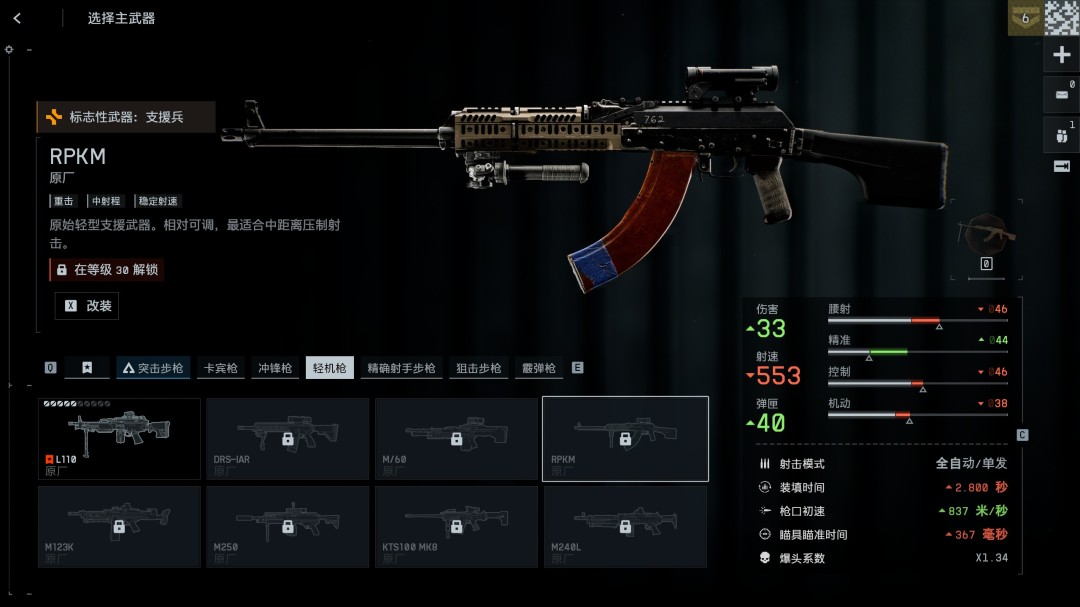Viewport: 1080px width, 607px height.
Task: Open the 改装 modification button
Action: tap(87, 306)
